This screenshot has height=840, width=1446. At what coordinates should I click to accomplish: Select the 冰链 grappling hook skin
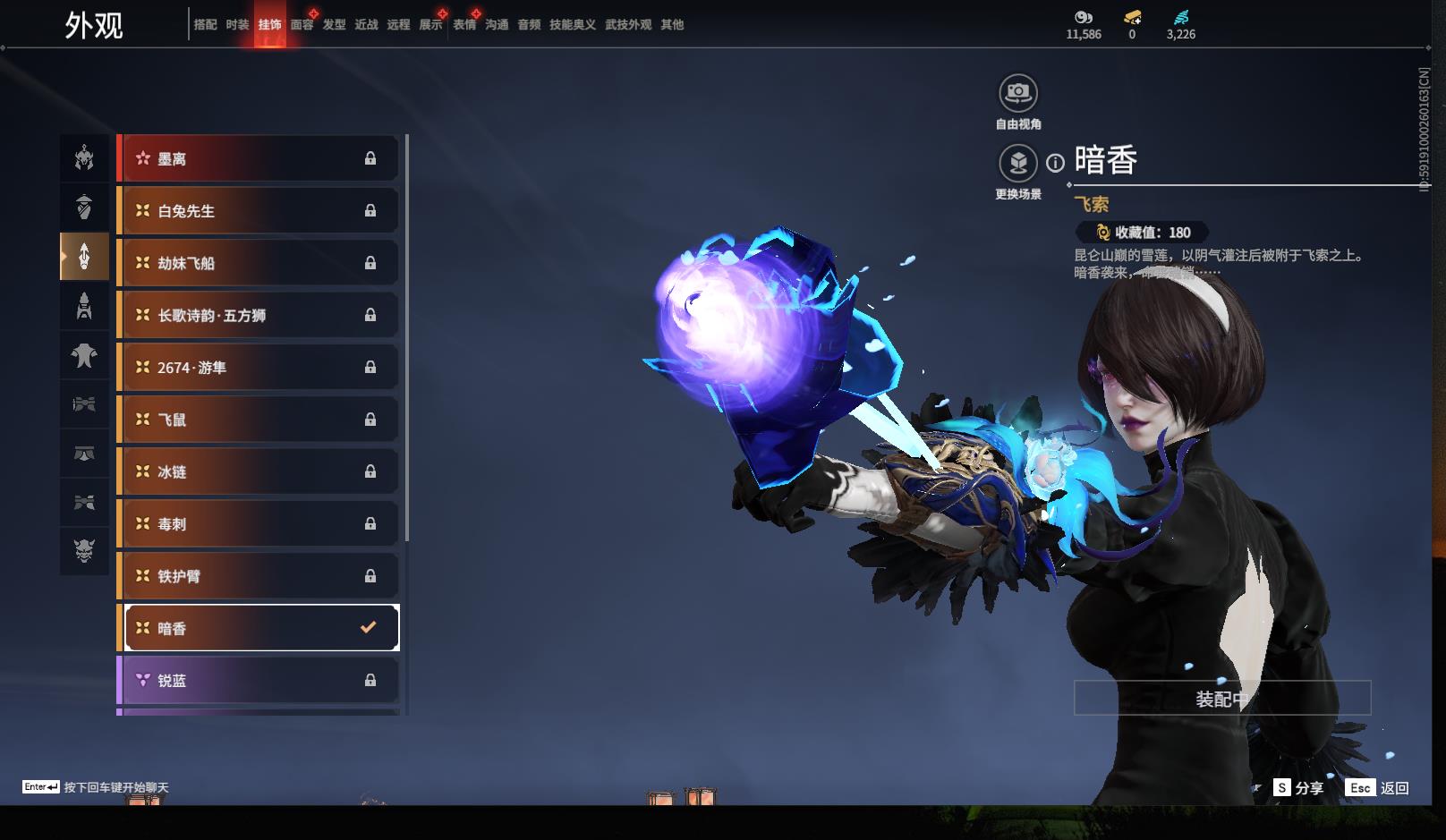point(258,471)
